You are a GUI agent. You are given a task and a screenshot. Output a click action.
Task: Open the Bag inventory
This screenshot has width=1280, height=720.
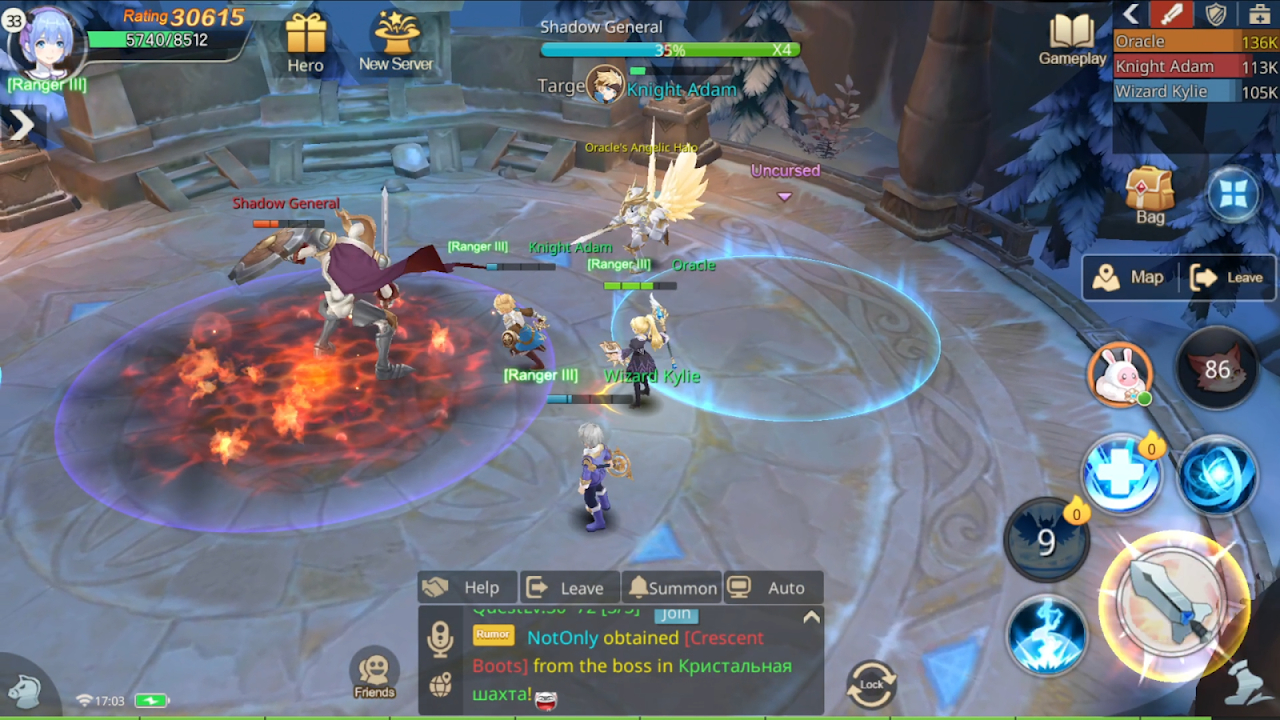[x=1150, y=194]
